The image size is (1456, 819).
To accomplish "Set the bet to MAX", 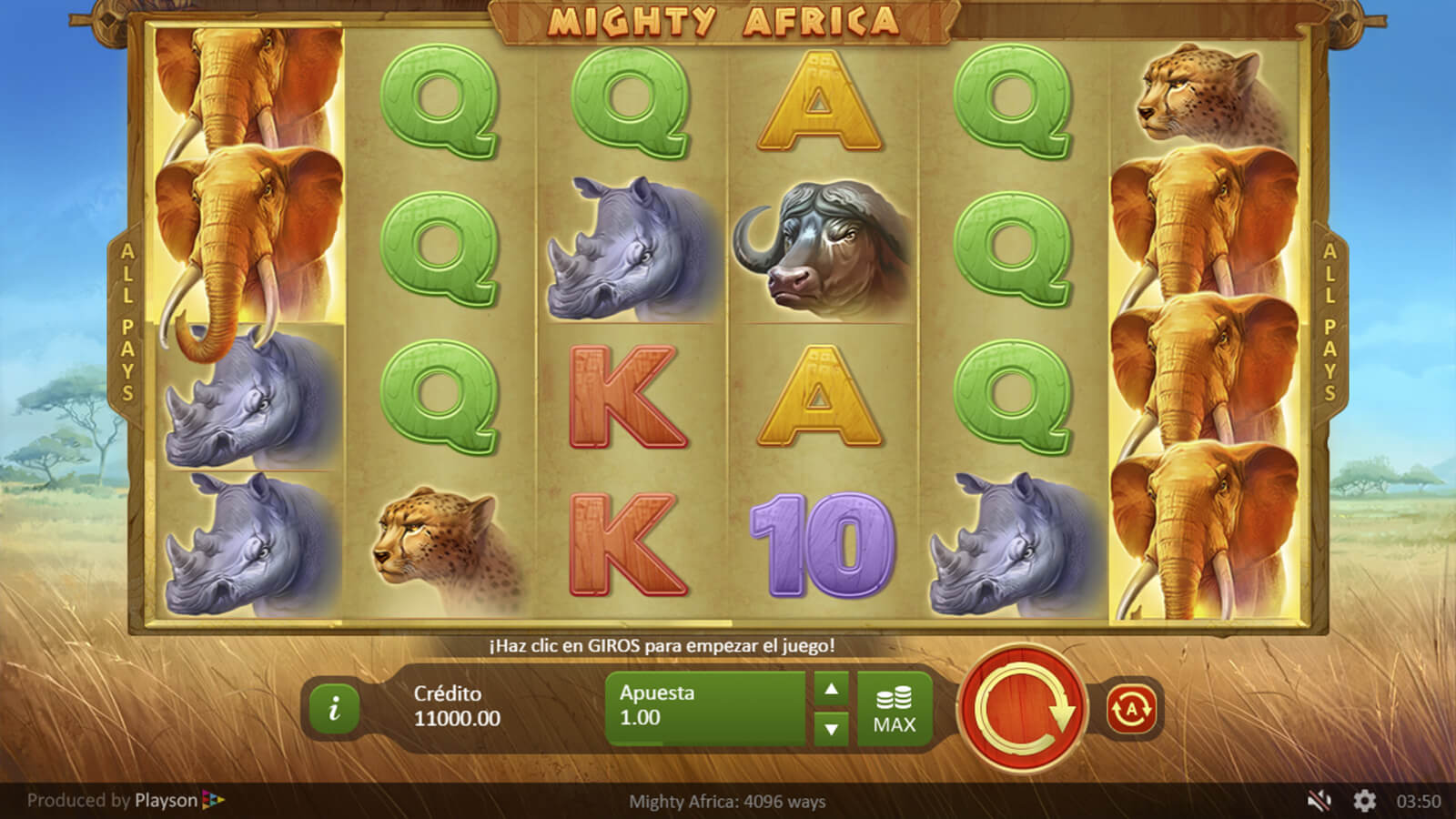I will click(894, 710).
